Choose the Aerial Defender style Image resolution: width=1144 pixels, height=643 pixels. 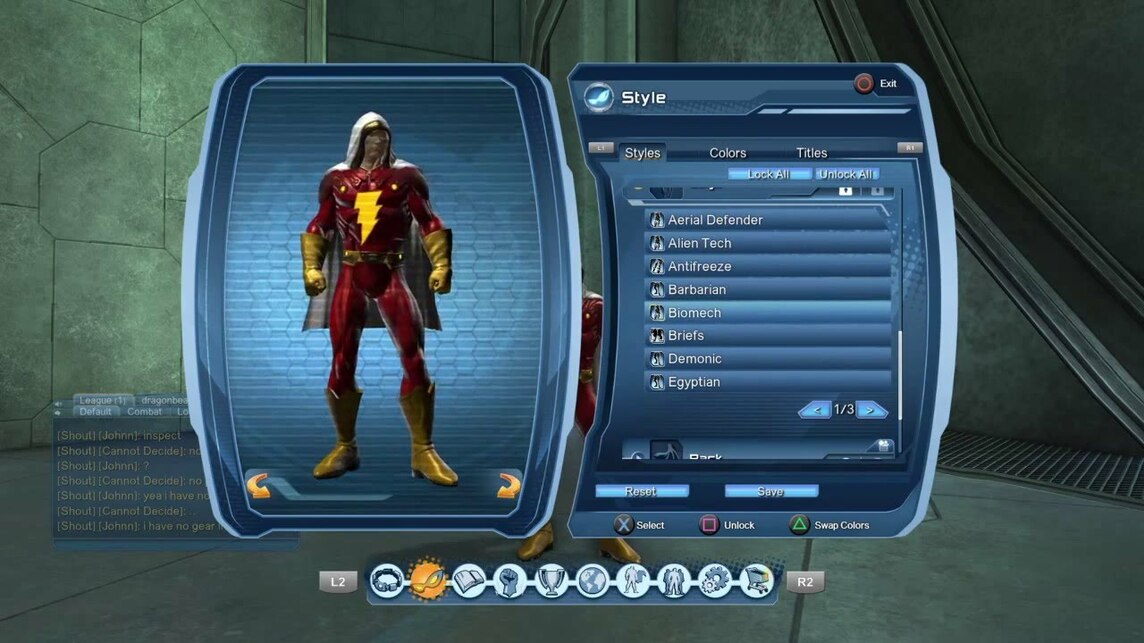[767, 220]
